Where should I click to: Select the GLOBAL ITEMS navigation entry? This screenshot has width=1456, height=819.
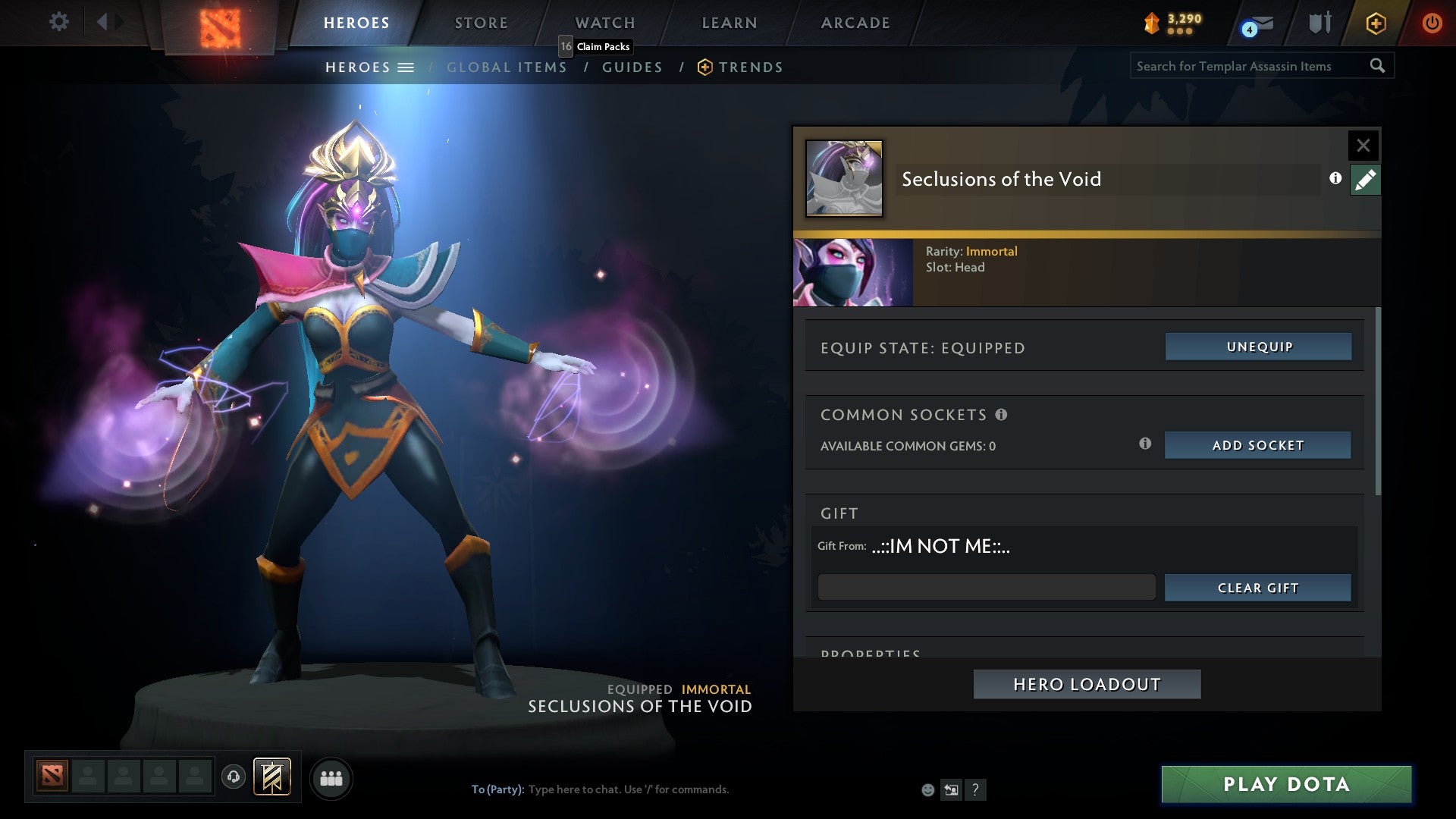click(507, 67)
